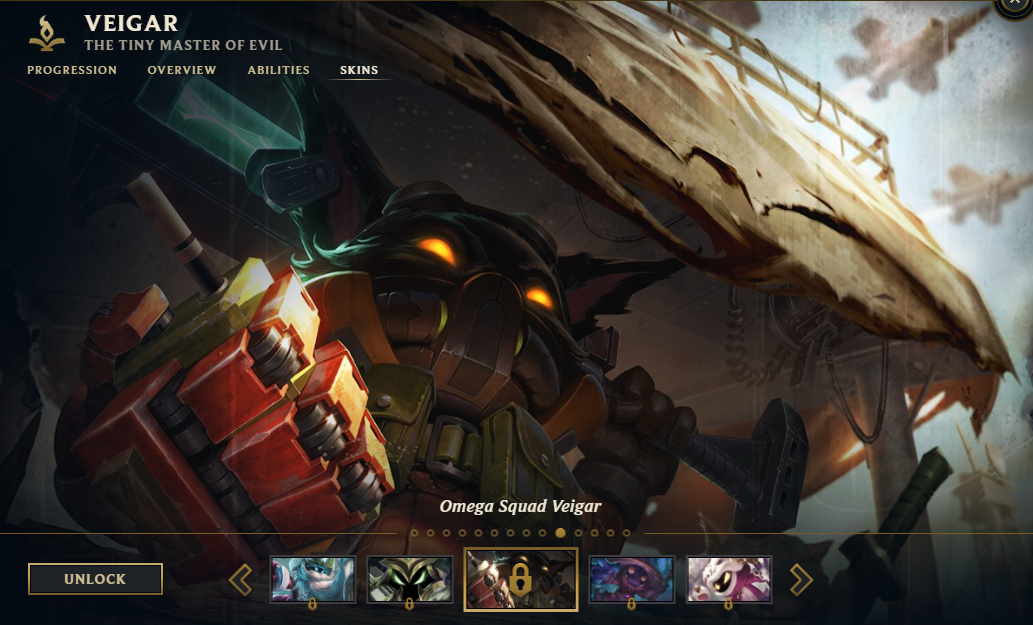
Task: Switch to the Progression tab
Action: point(72,70)
